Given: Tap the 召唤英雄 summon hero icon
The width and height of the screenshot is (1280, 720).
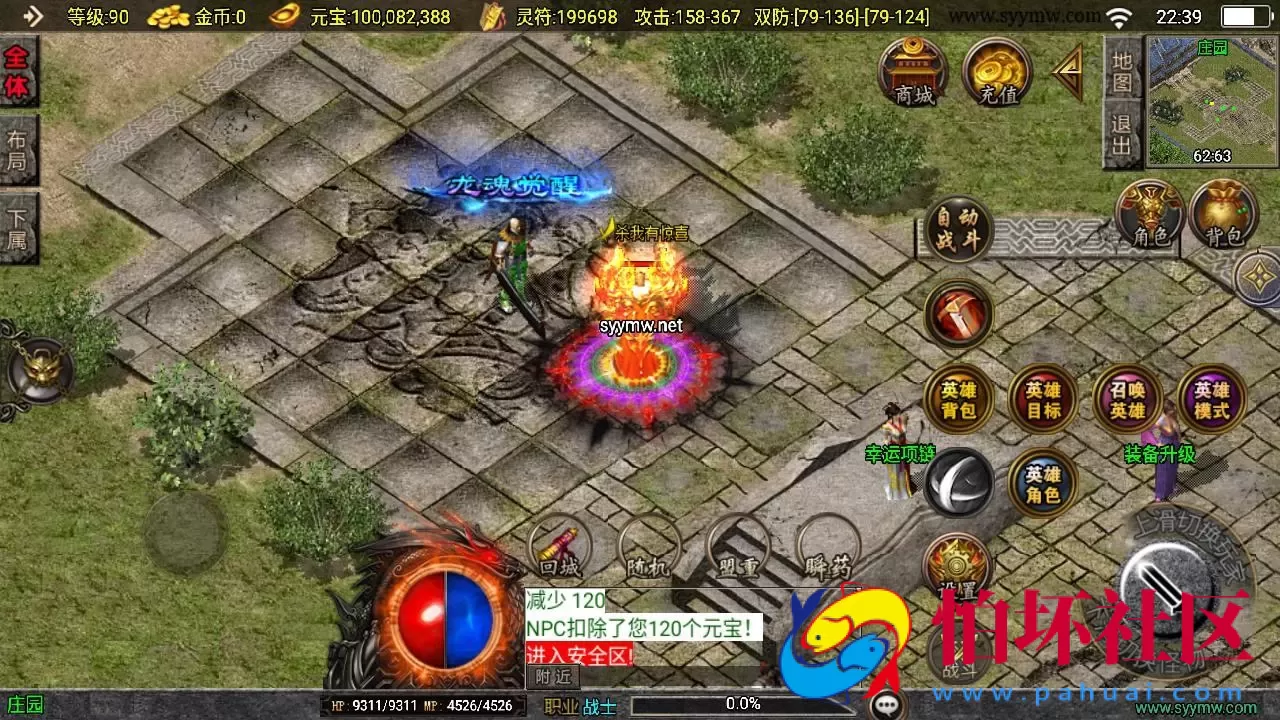Looking at the screenshot, I should (1127, 399).
